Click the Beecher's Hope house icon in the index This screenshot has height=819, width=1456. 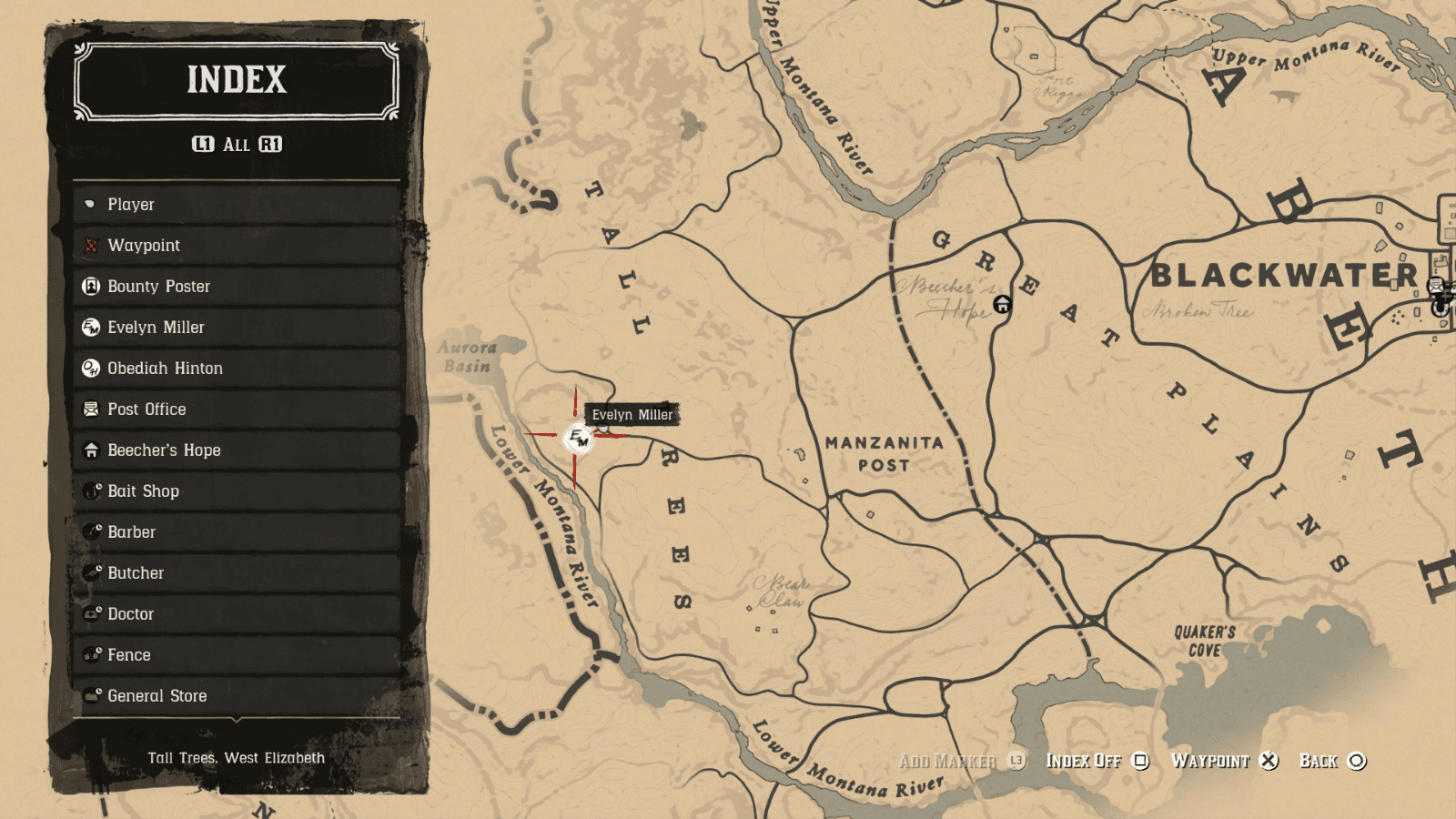(x=92, y=450)
